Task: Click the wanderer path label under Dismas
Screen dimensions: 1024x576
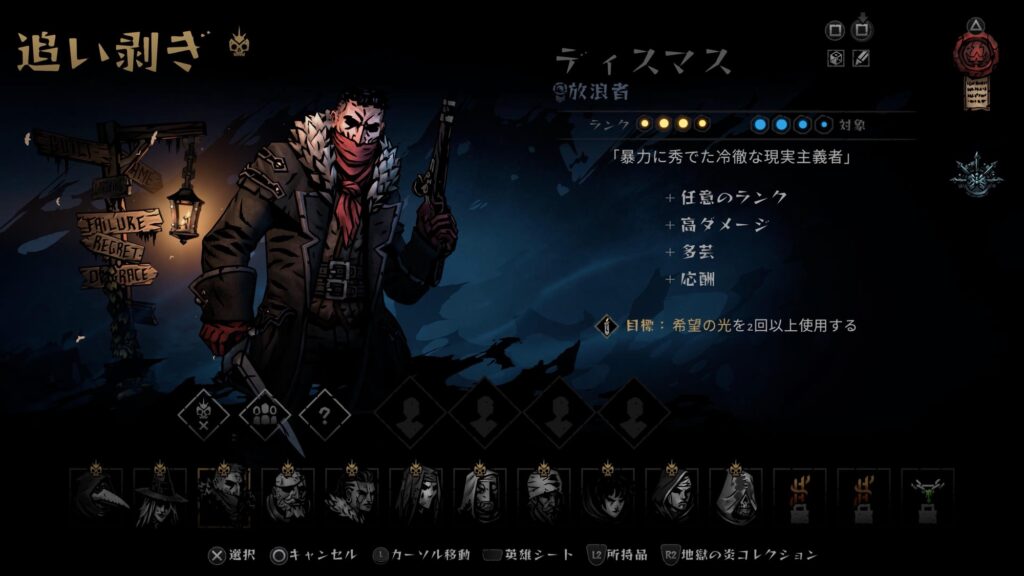Action: [594, 92]
